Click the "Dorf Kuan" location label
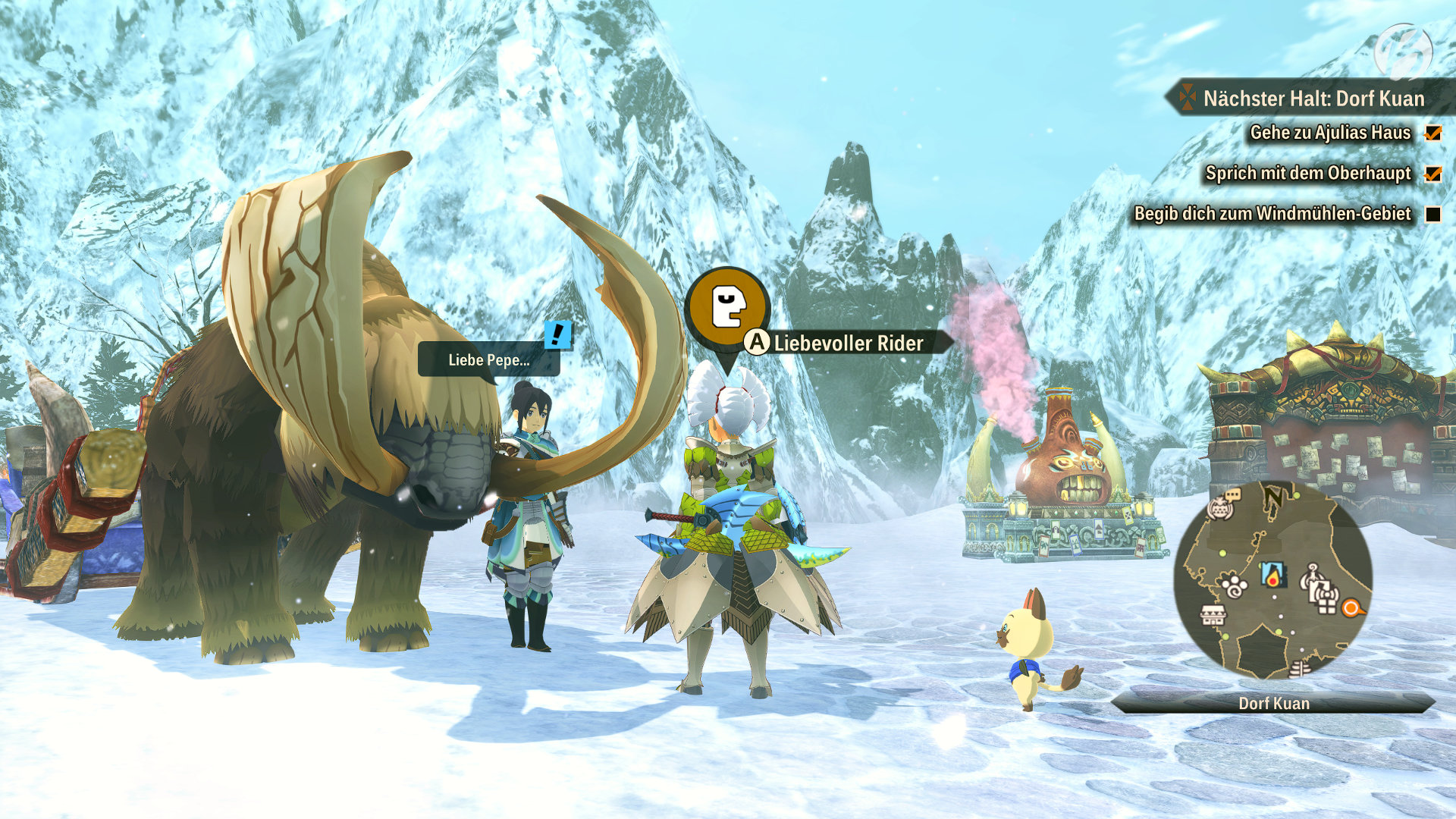Screen dimensions: 1456x819 click(1273, 703)
